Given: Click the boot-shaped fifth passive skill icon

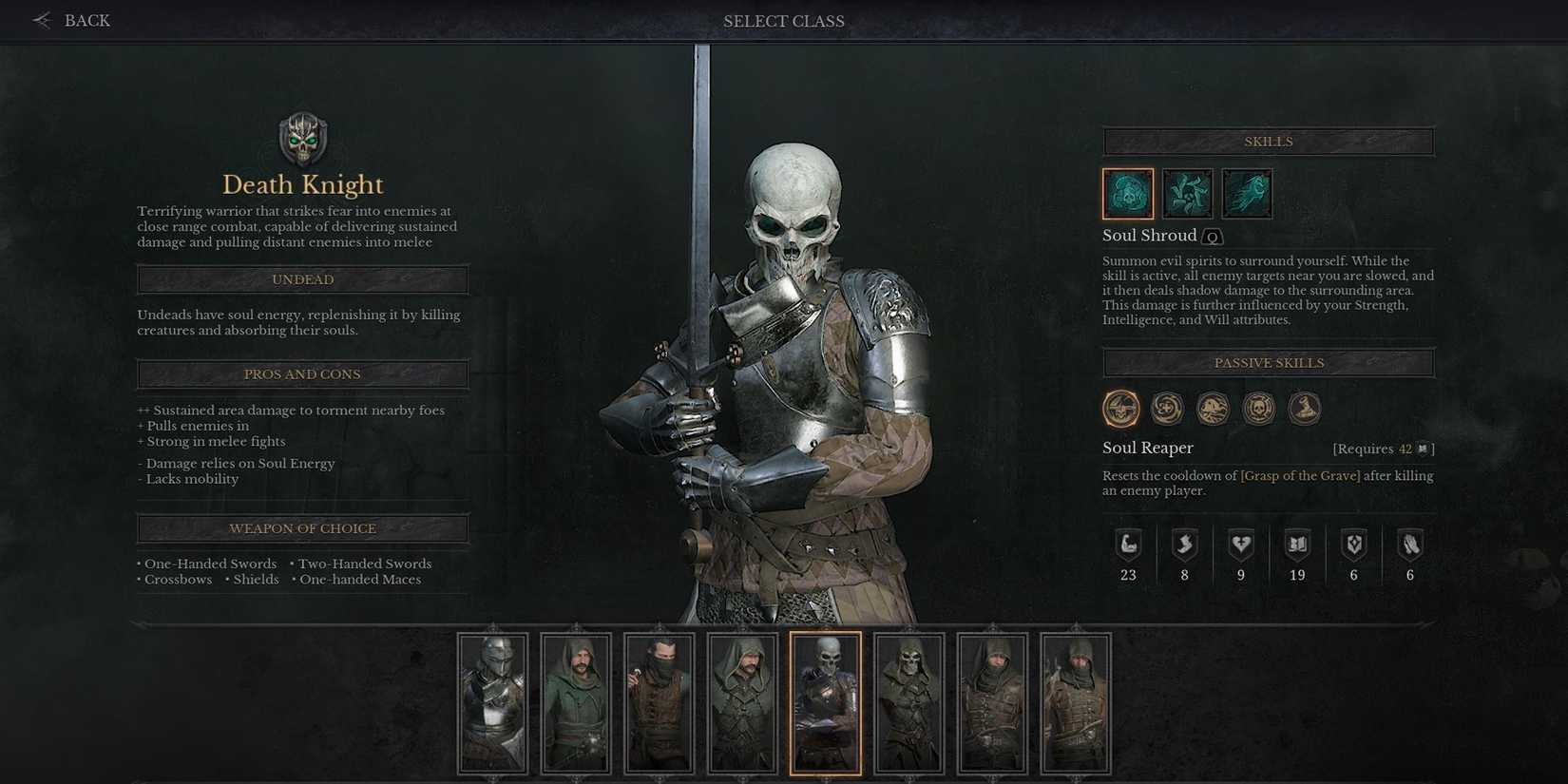Looking at the screenshot, I should pos(1304,408).
